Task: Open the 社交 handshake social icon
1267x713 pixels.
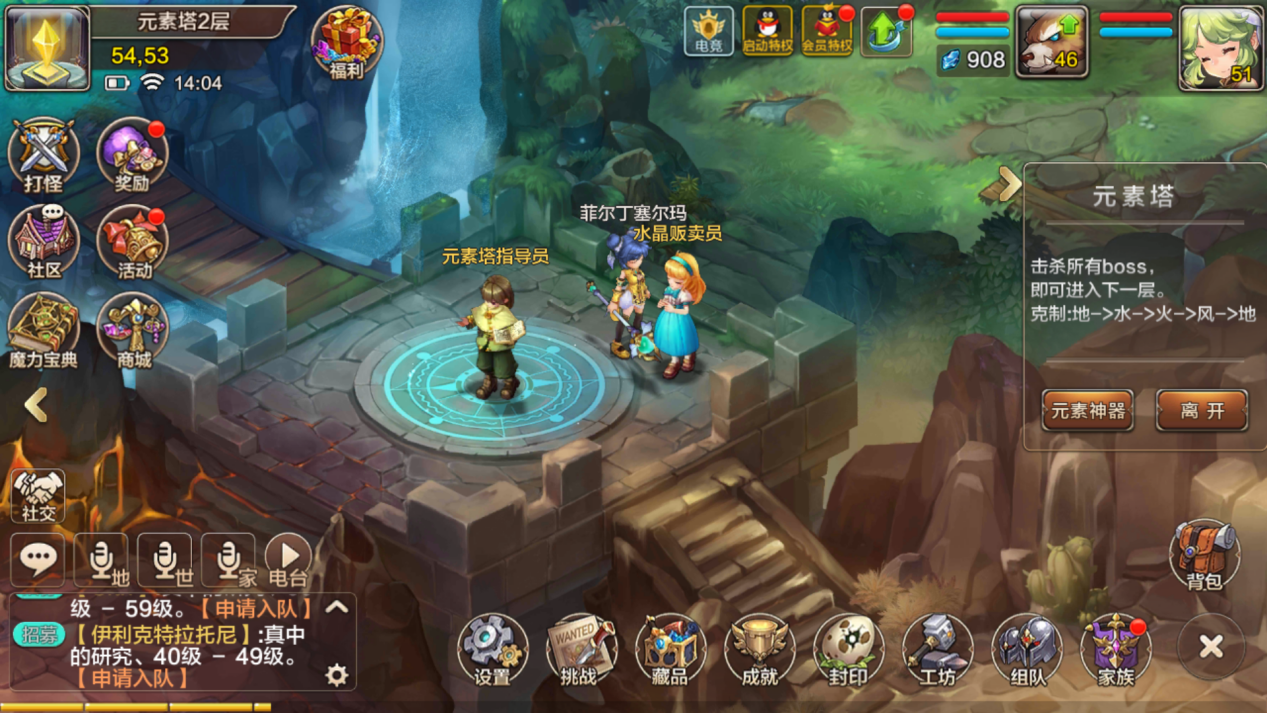Action: (39, 495)
